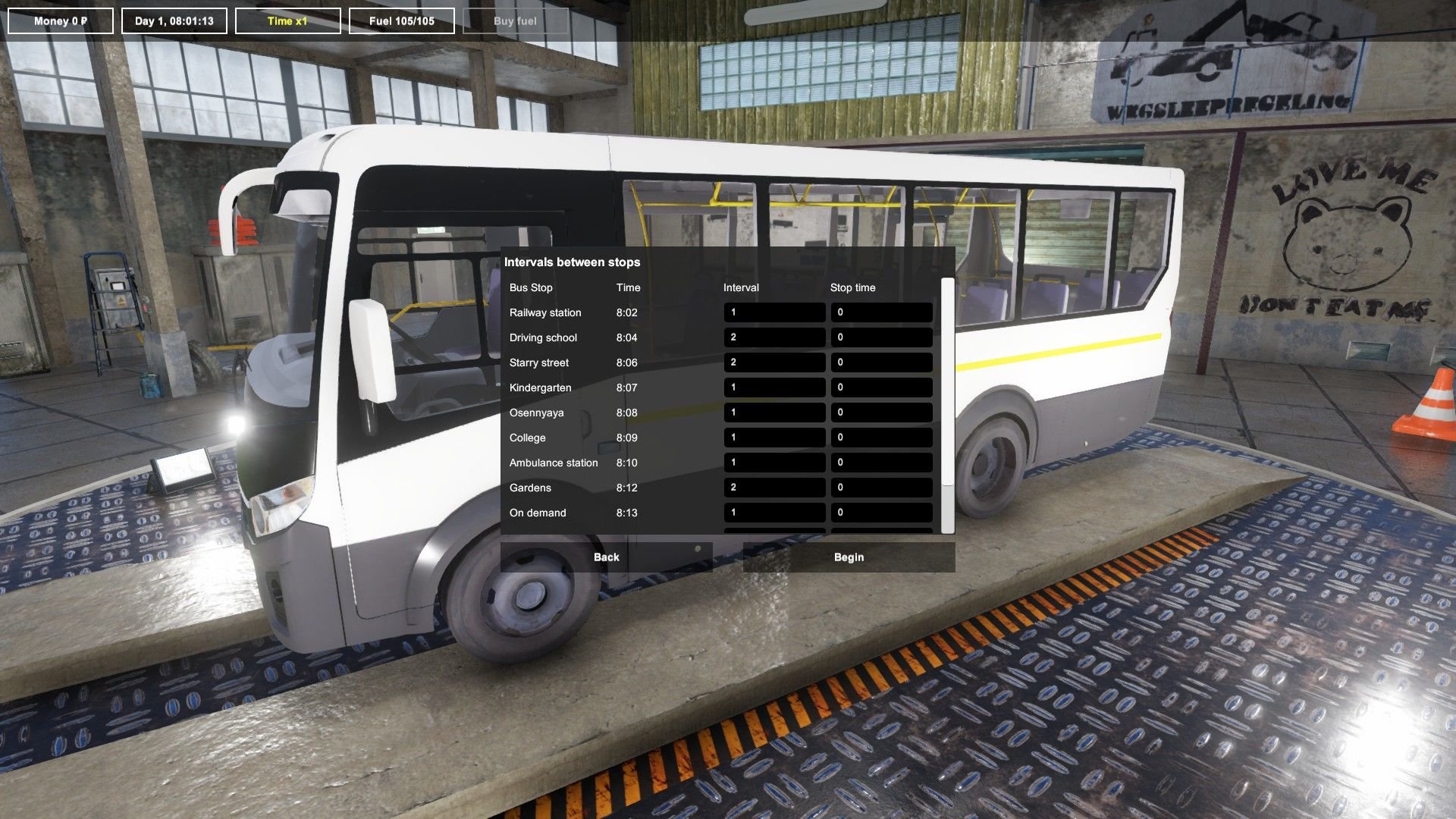This screenshot has width=1456, height=819.
Task: Edit College interval field
Action: pos(774,438)
